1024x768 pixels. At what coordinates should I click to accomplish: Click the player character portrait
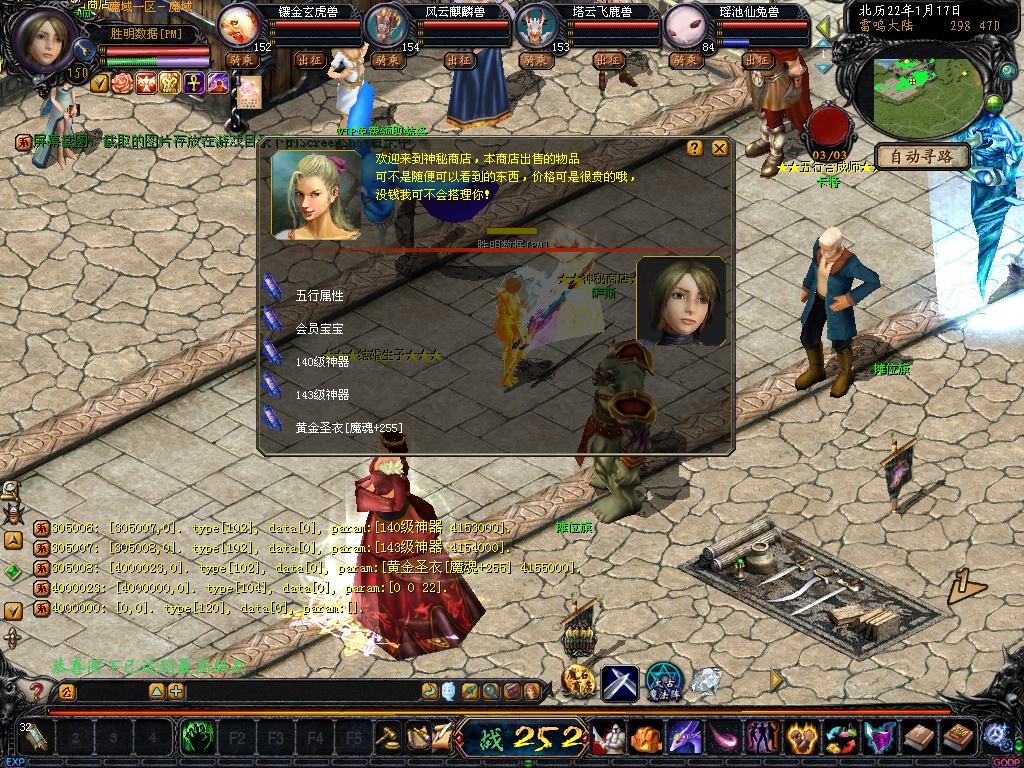(44, 38)
